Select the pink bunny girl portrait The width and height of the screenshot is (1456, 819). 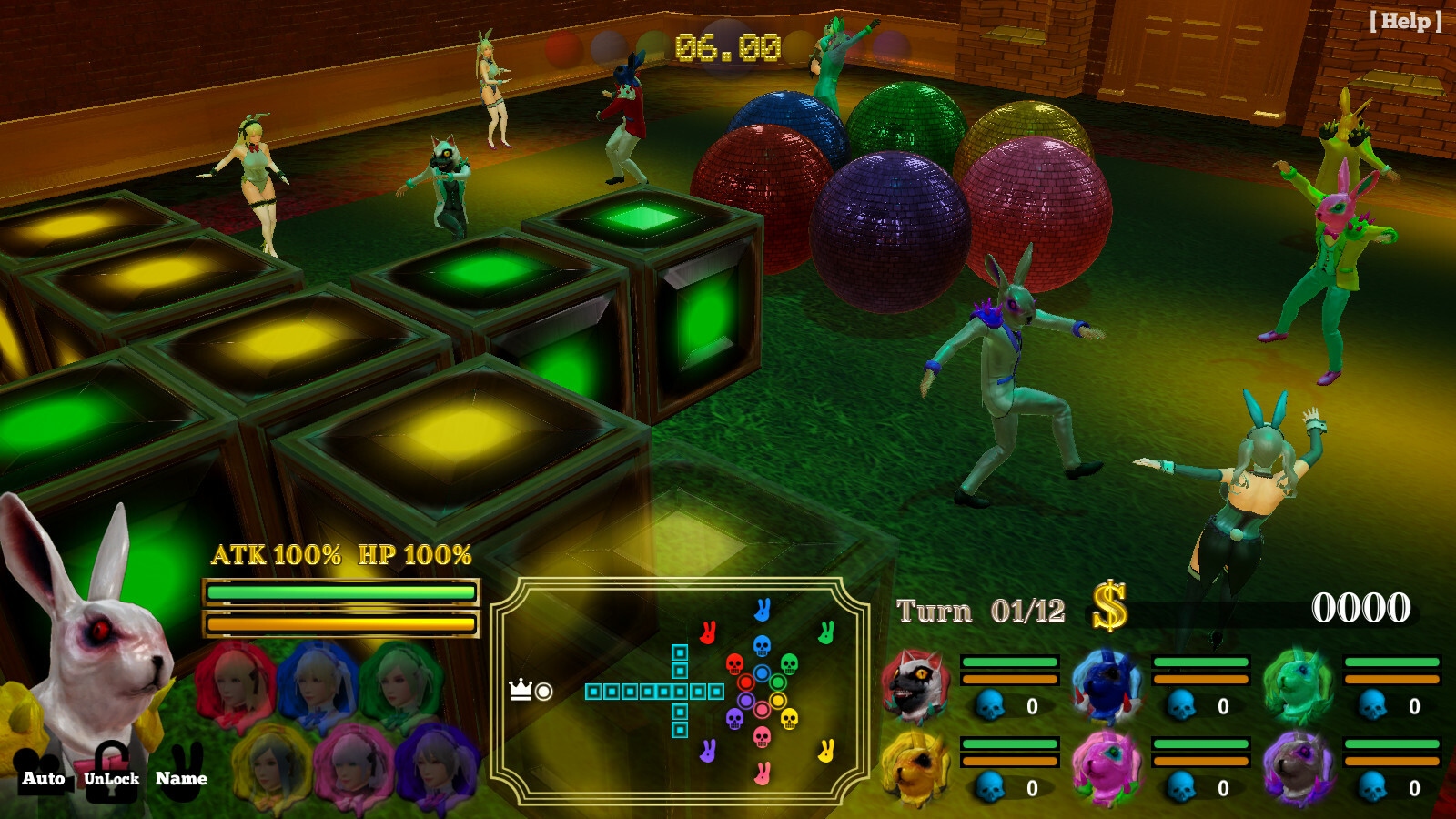(353, 764)
